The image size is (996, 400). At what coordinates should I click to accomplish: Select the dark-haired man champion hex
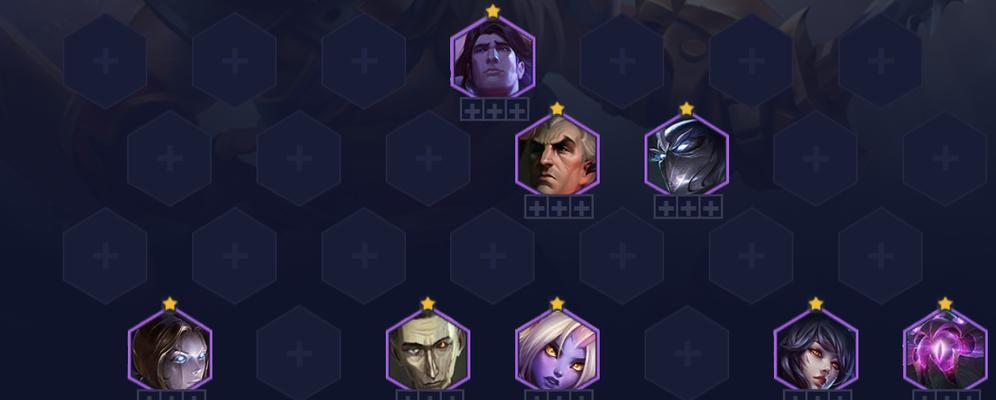[x=492, y=58]
